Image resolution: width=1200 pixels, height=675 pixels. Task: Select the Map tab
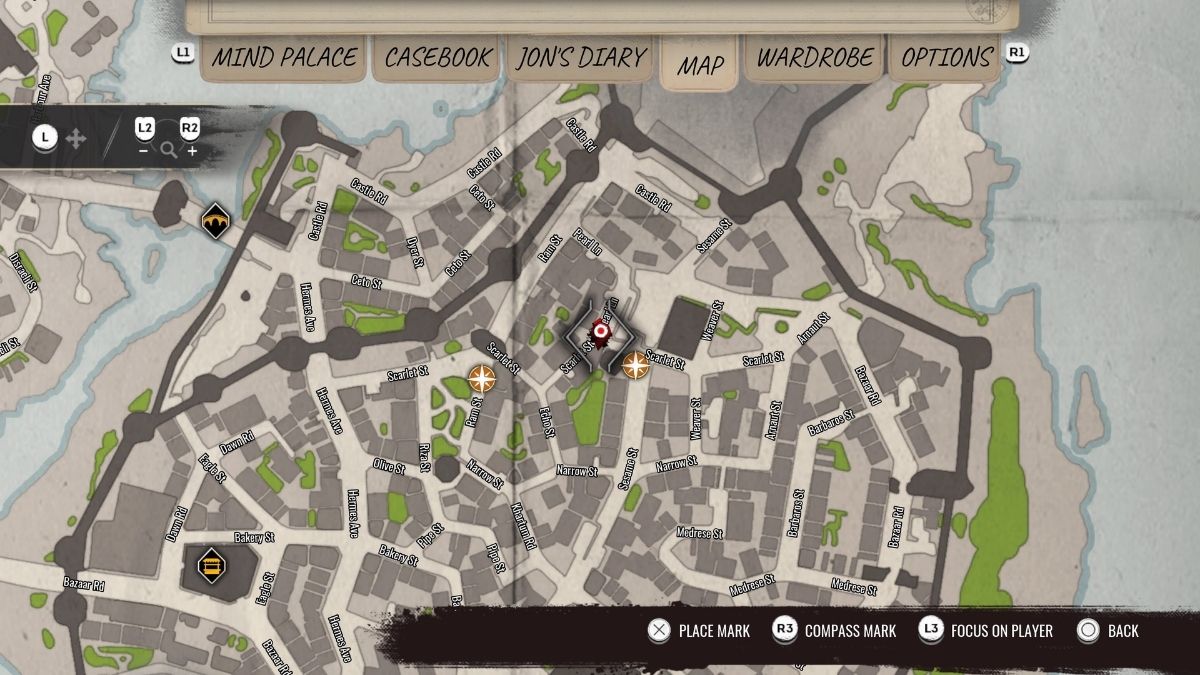coord(700,64)
